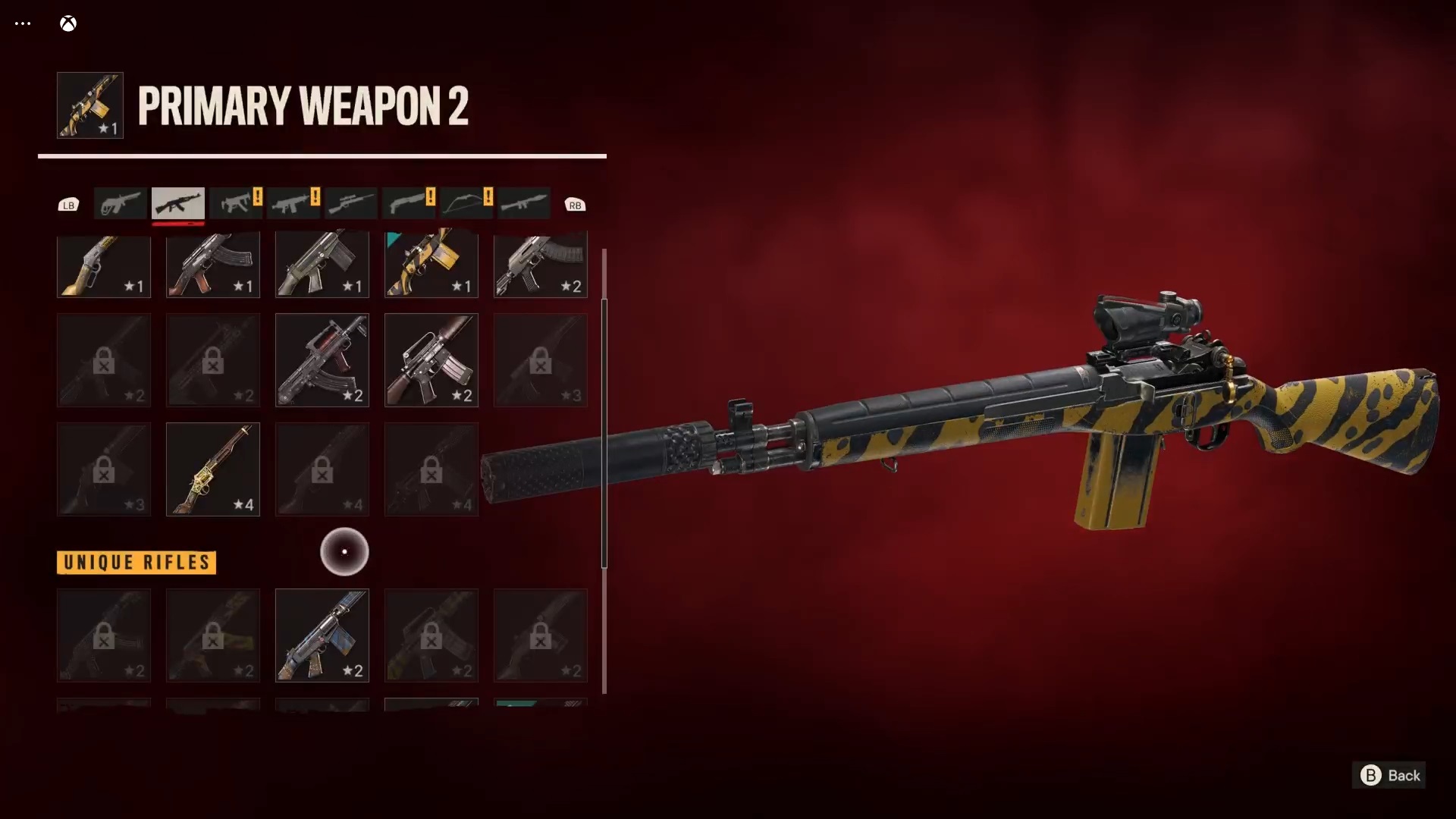Pick the olive-green one-star rifle slot
Screen dimensions: 1456x819
(322, 265)
